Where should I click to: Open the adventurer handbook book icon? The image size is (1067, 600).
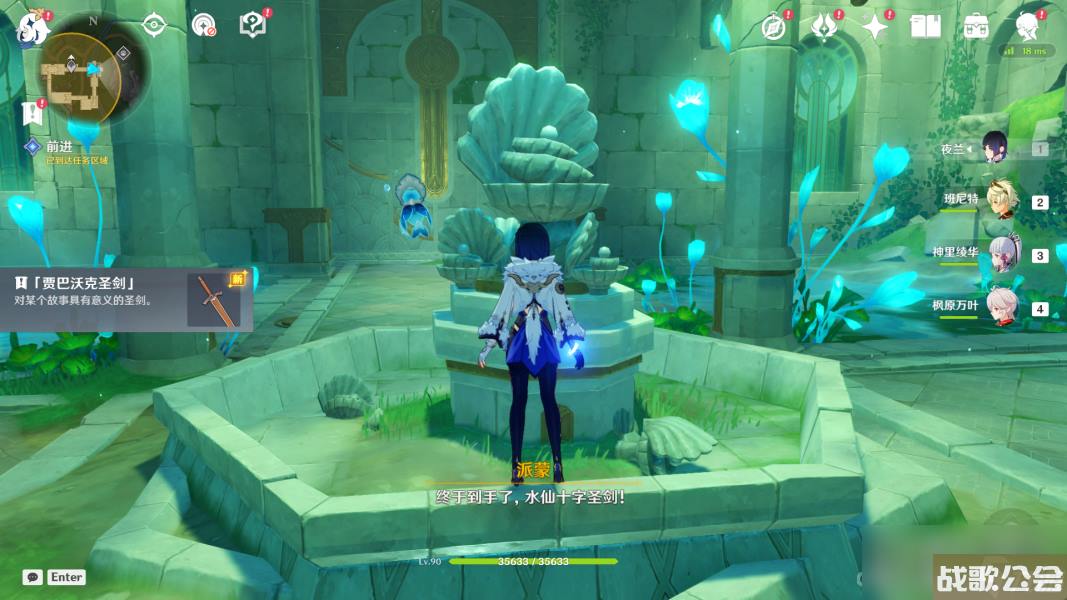tap(925, 27)
